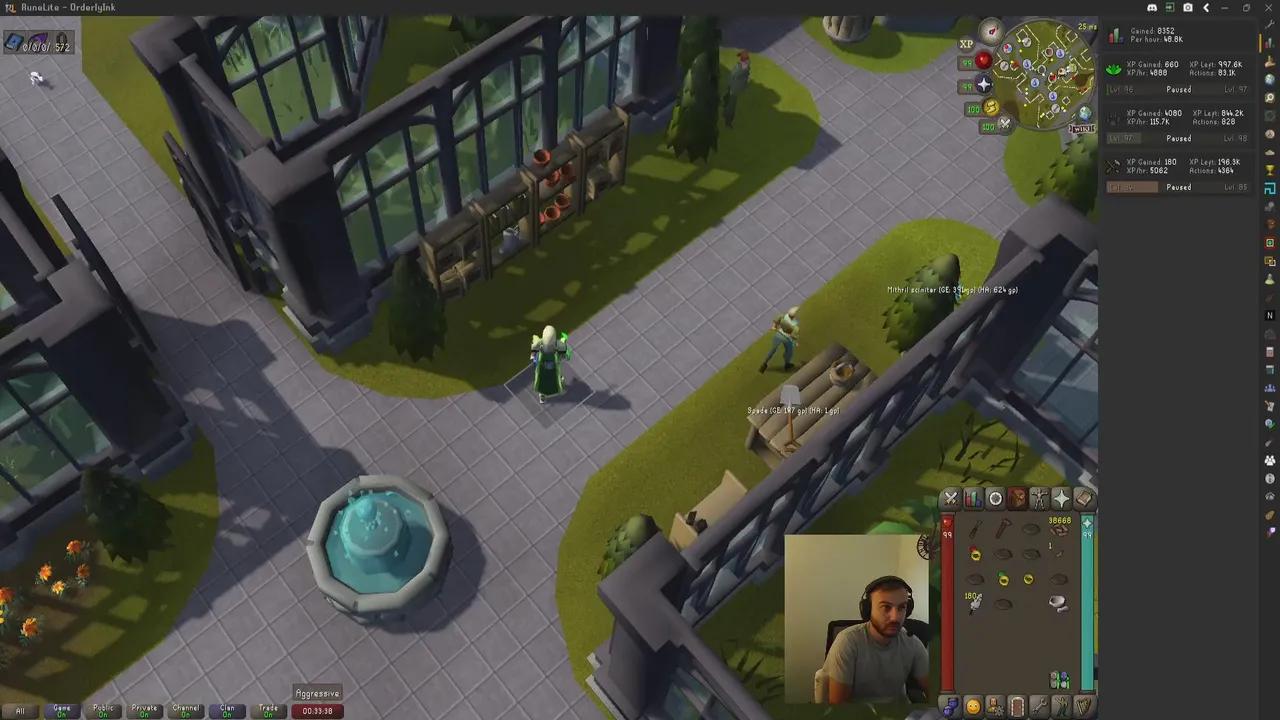Image resolution: width=1280 pixels, height=720 pixels.
Task: Click the Logout door icon
Action: (x=1017, y=707)
